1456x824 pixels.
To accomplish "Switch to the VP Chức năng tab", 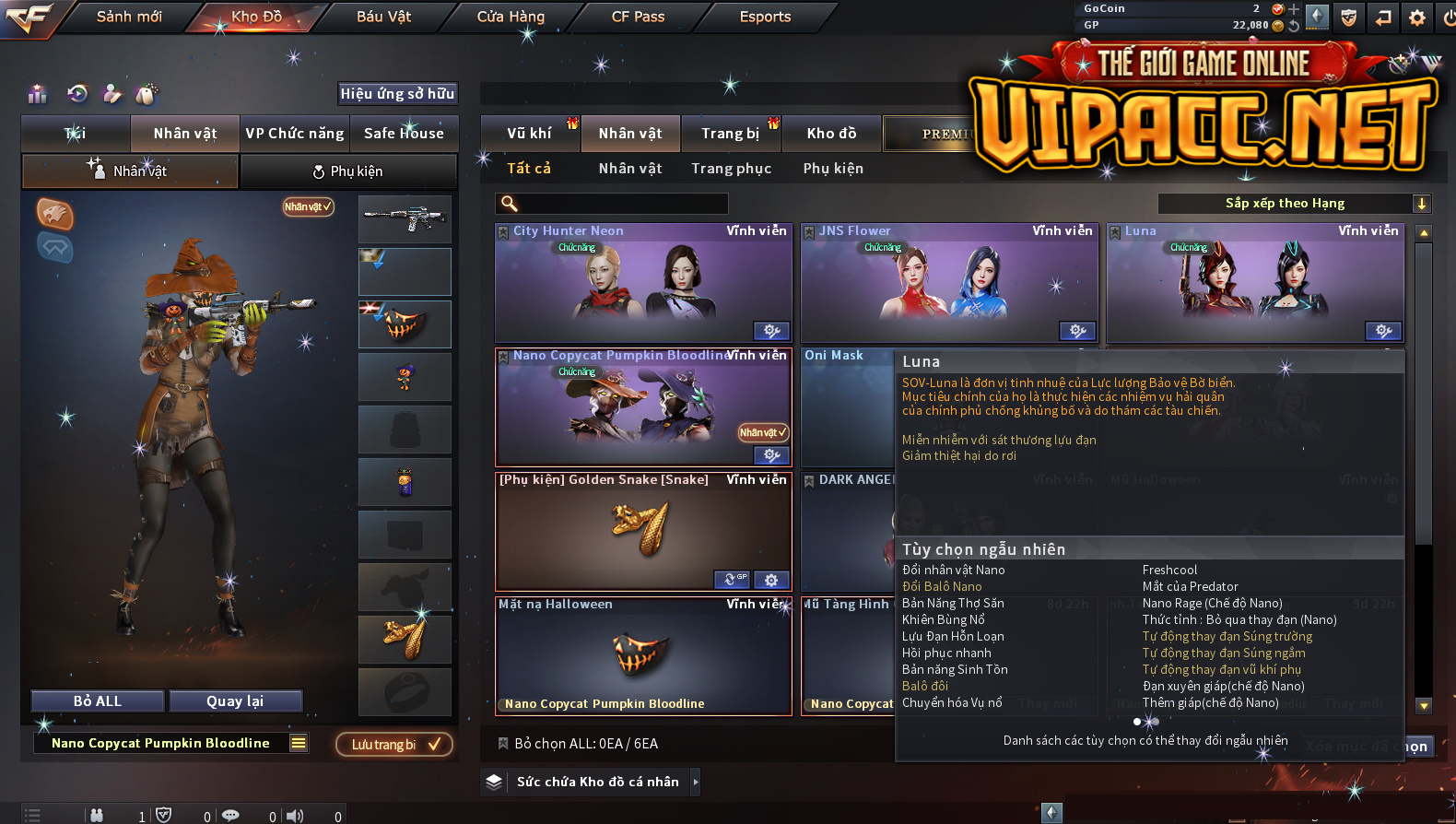I will coord(295,134).
